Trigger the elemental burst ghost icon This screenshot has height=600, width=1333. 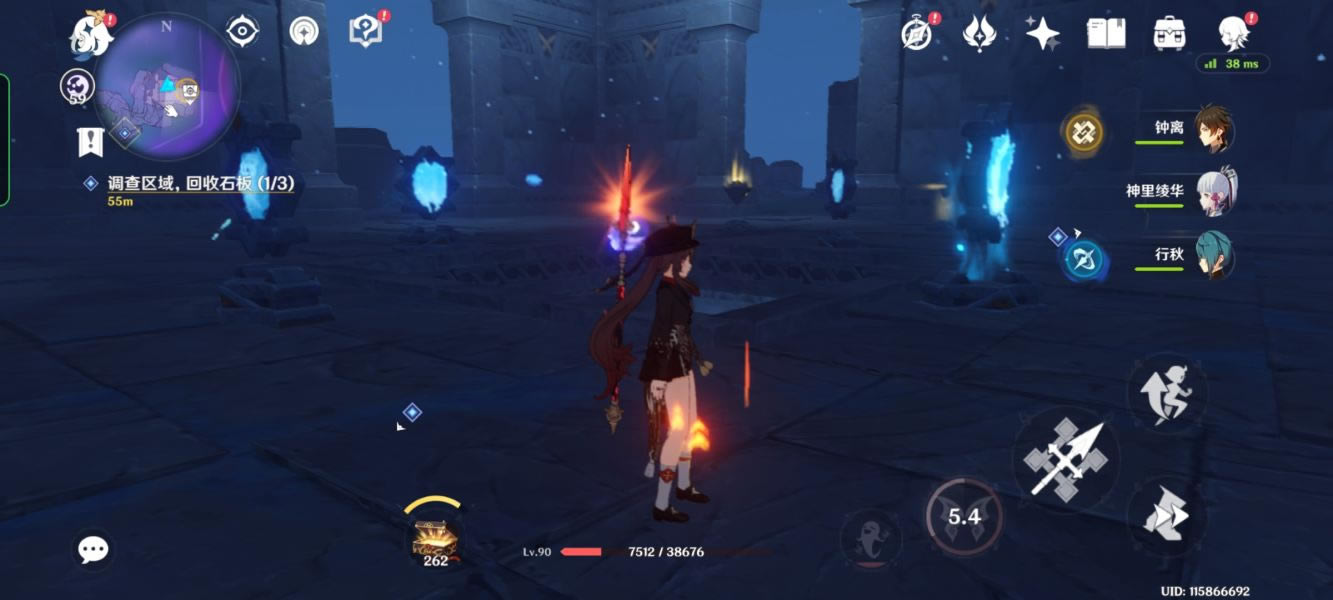click(870, 539)
